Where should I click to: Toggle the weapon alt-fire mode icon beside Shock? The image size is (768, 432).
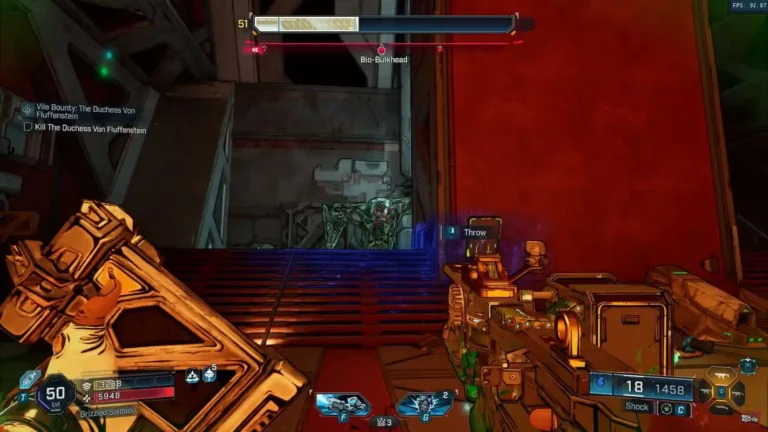point(664,408)
